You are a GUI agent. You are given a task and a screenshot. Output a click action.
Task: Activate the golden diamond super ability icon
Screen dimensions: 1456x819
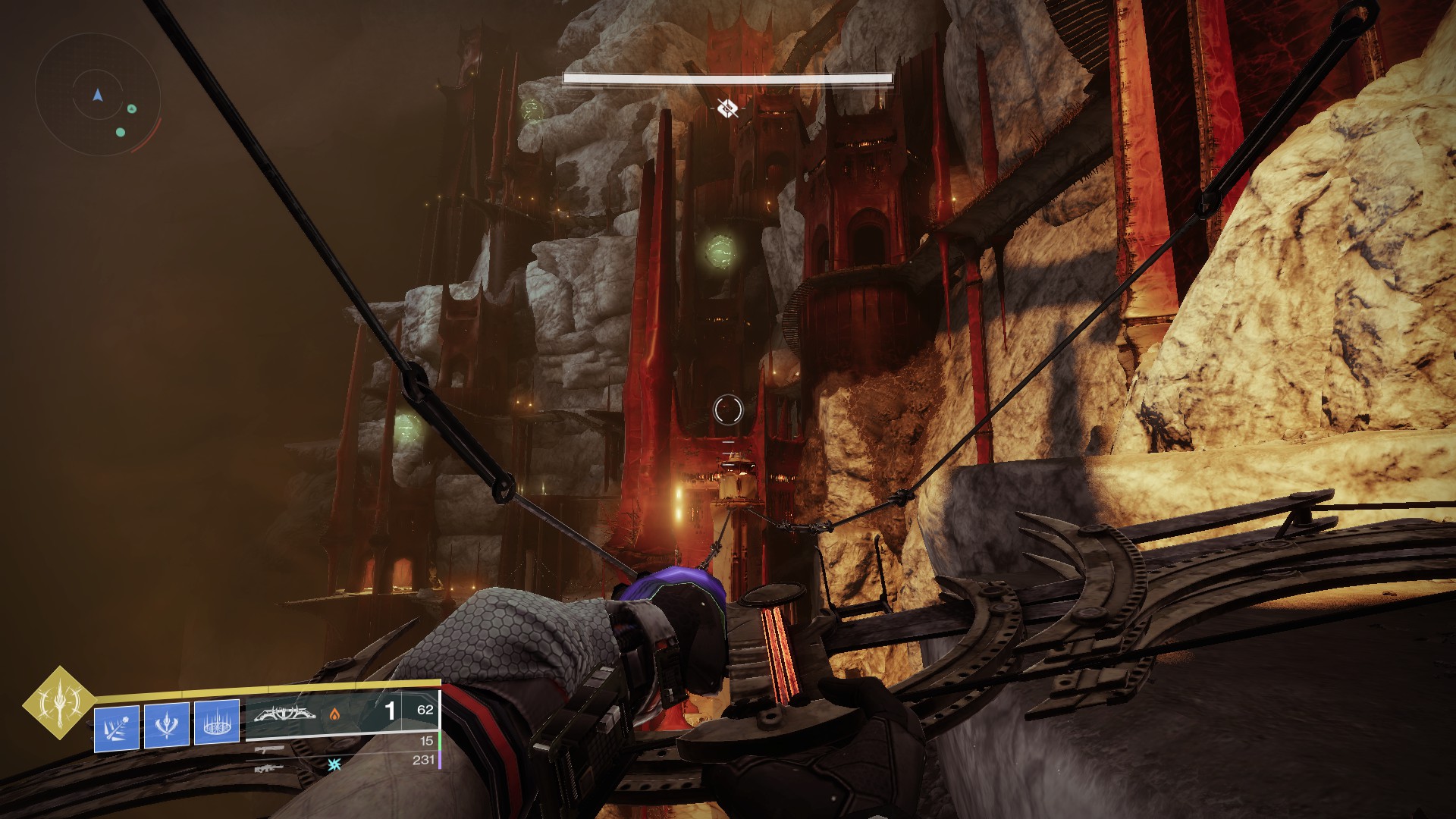59,702
